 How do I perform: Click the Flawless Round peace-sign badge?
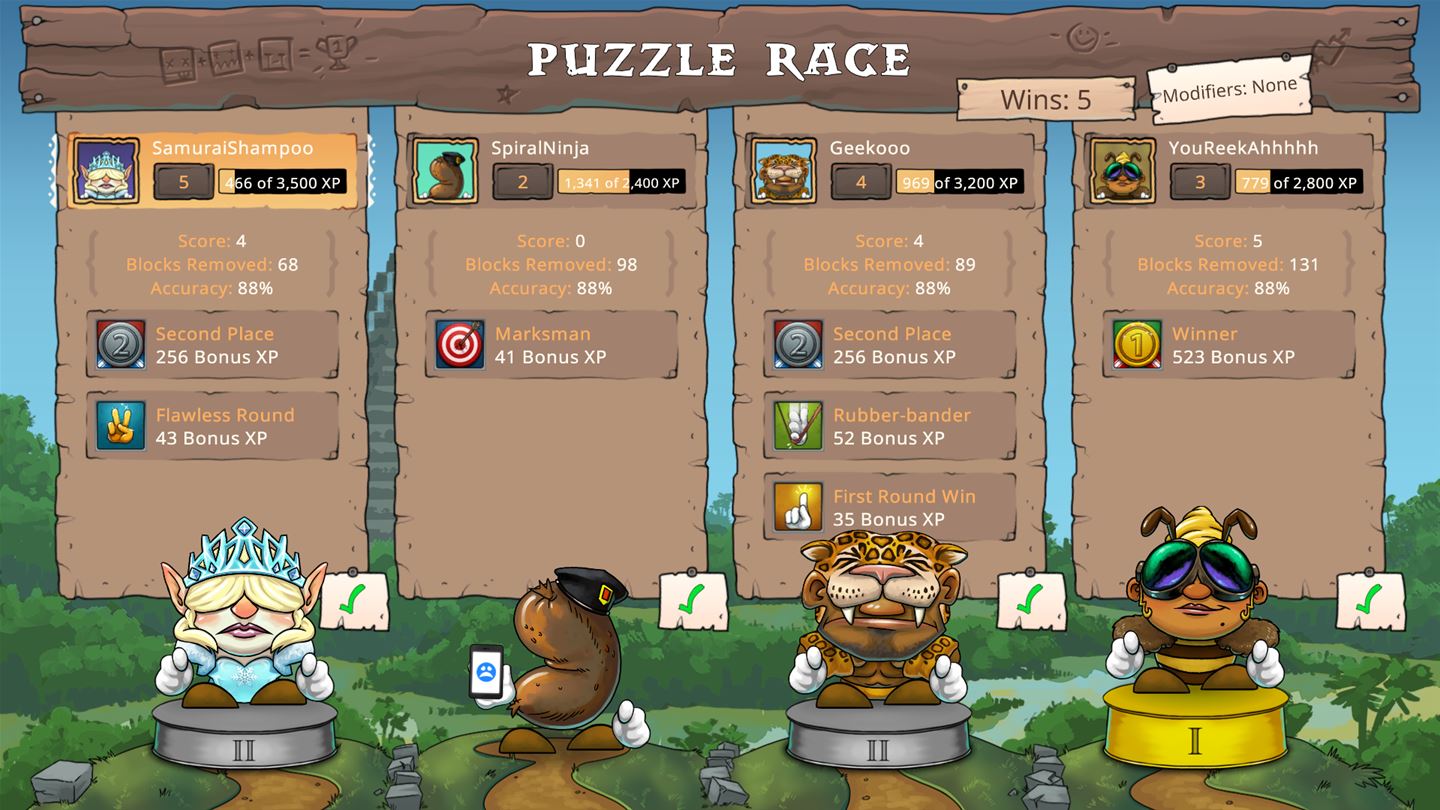click(x=119, y=426)
